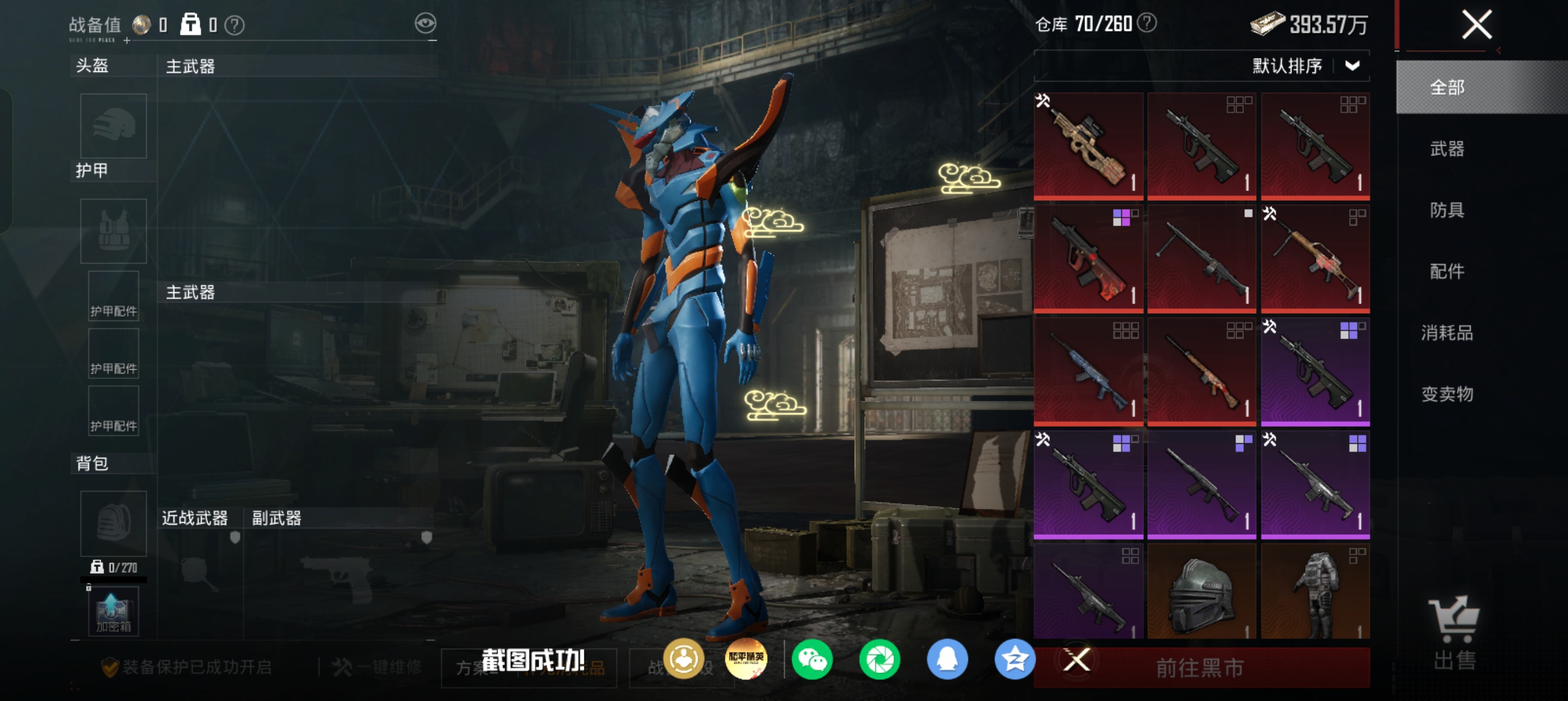Select the 防具 category tab

tap(1447, 210)
